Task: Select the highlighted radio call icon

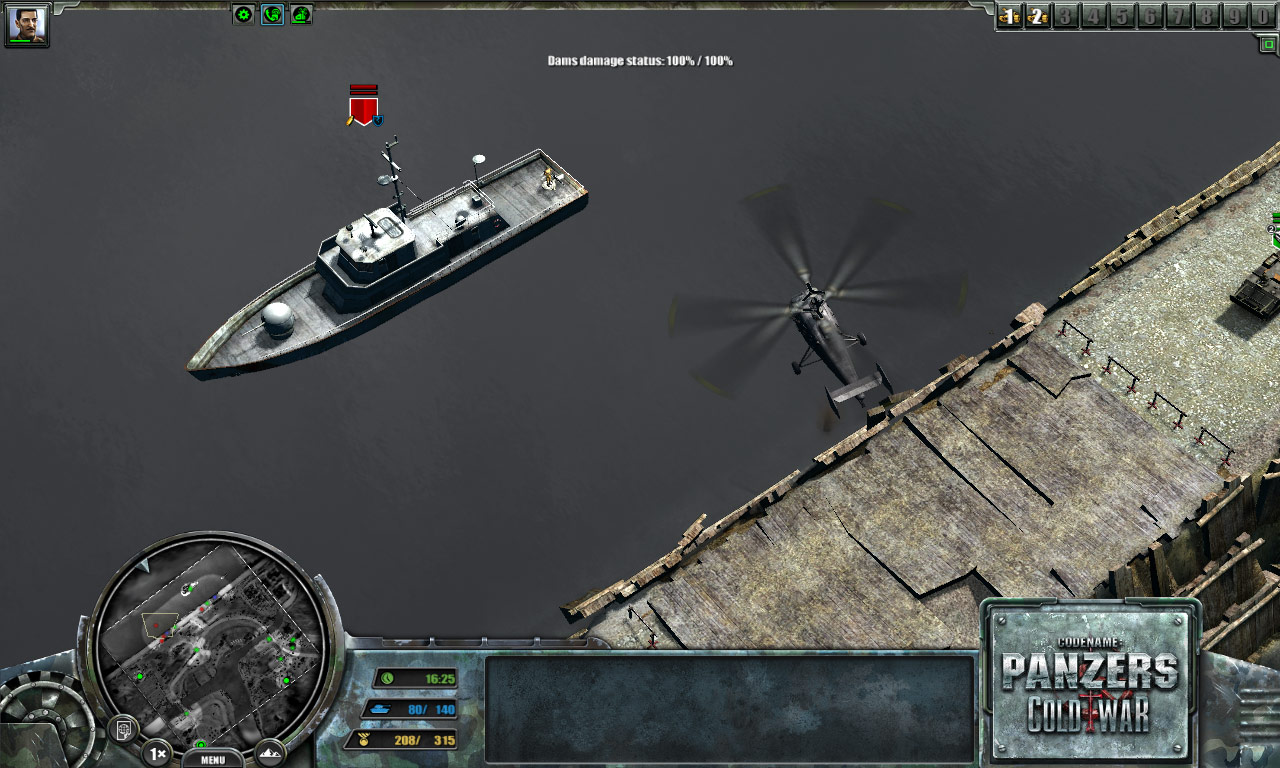Action: [x=271, y=13]
